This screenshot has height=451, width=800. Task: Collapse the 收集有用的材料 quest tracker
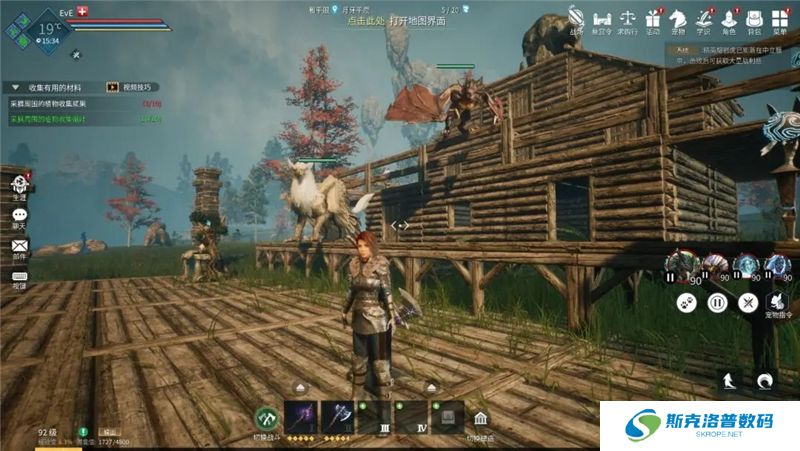(14, 87)
